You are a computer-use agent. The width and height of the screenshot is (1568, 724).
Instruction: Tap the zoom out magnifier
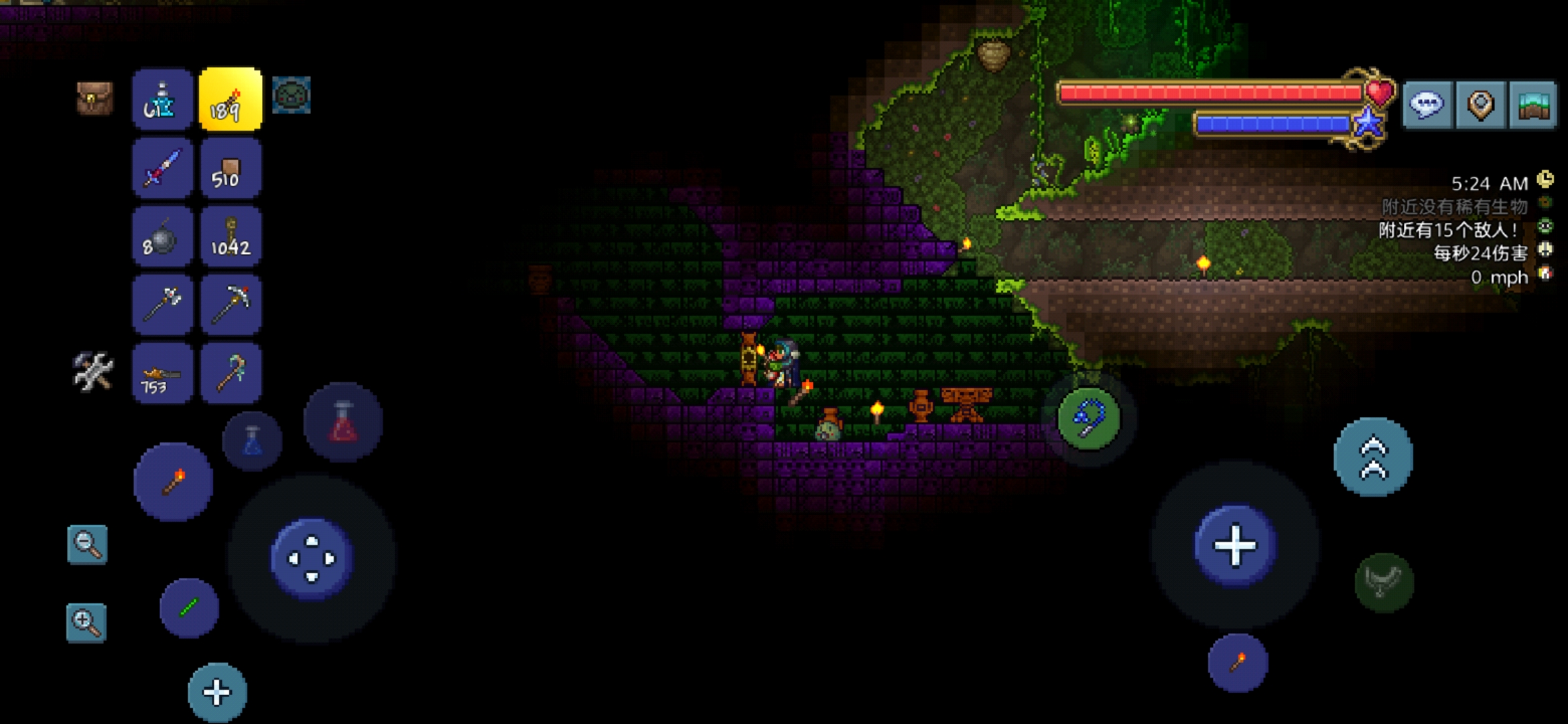click(87, 544)
